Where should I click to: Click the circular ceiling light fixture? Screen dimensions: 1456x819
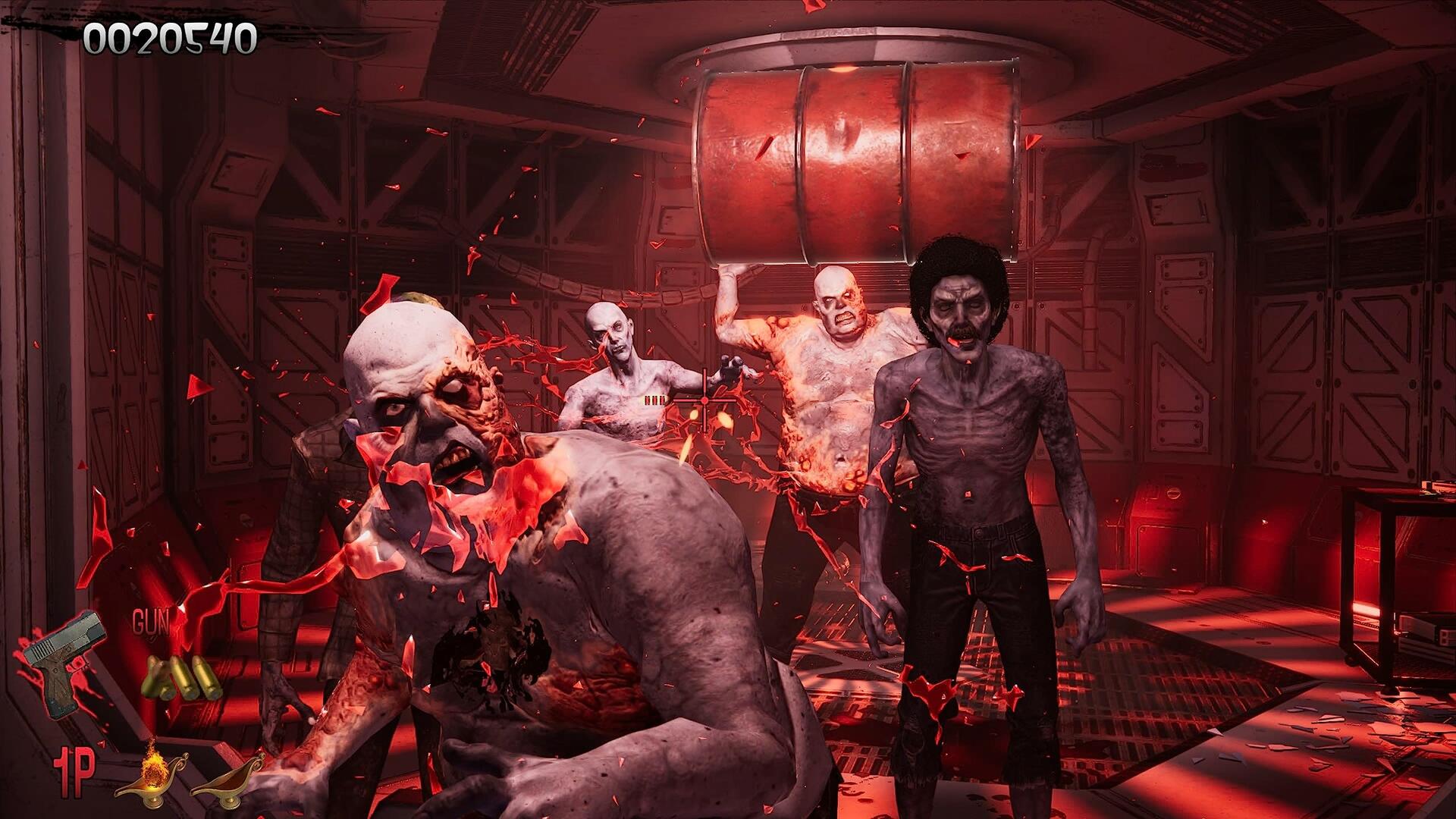[834, 45]
